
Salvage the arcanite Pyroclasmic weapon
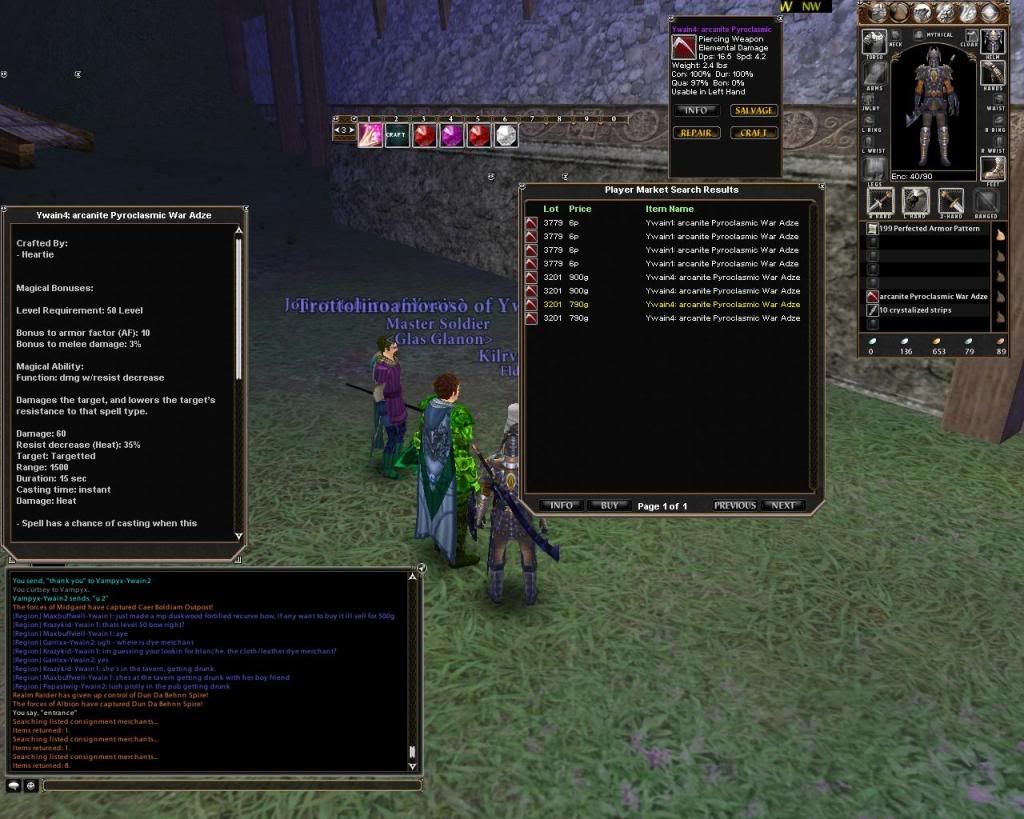753,110
